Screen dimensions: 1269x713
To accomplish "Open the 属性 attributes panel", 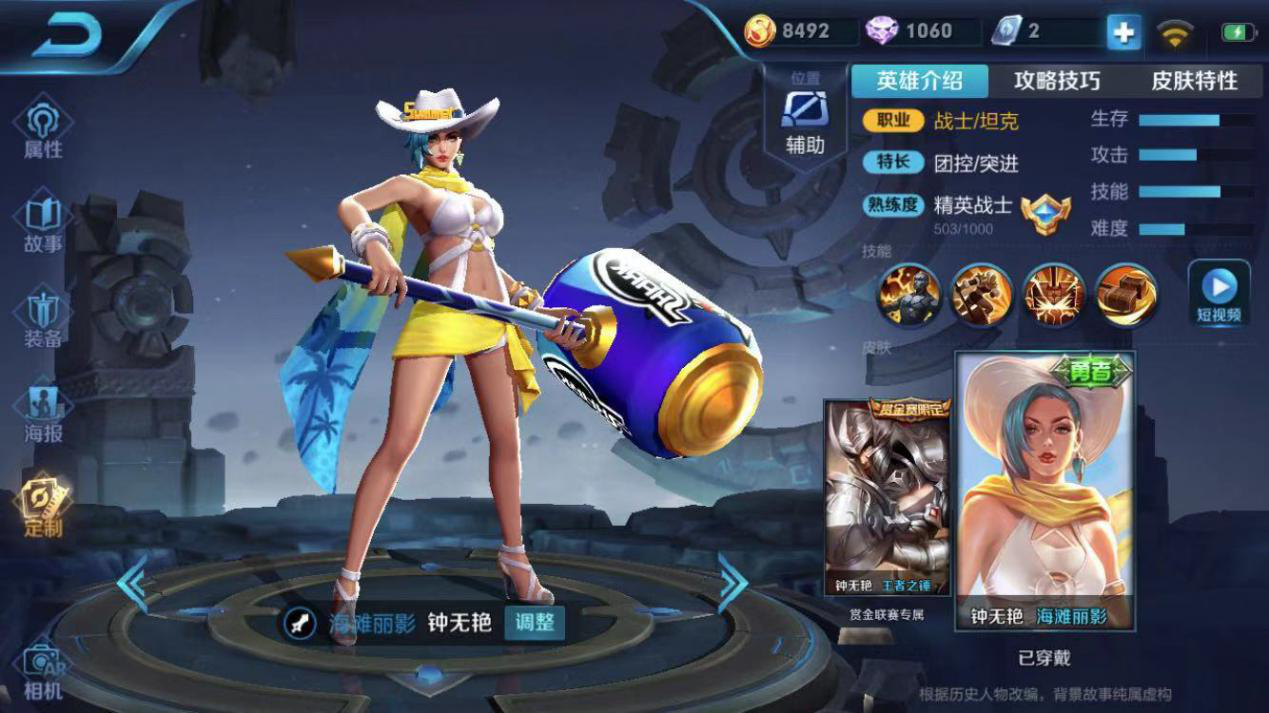I will point(43,130).
